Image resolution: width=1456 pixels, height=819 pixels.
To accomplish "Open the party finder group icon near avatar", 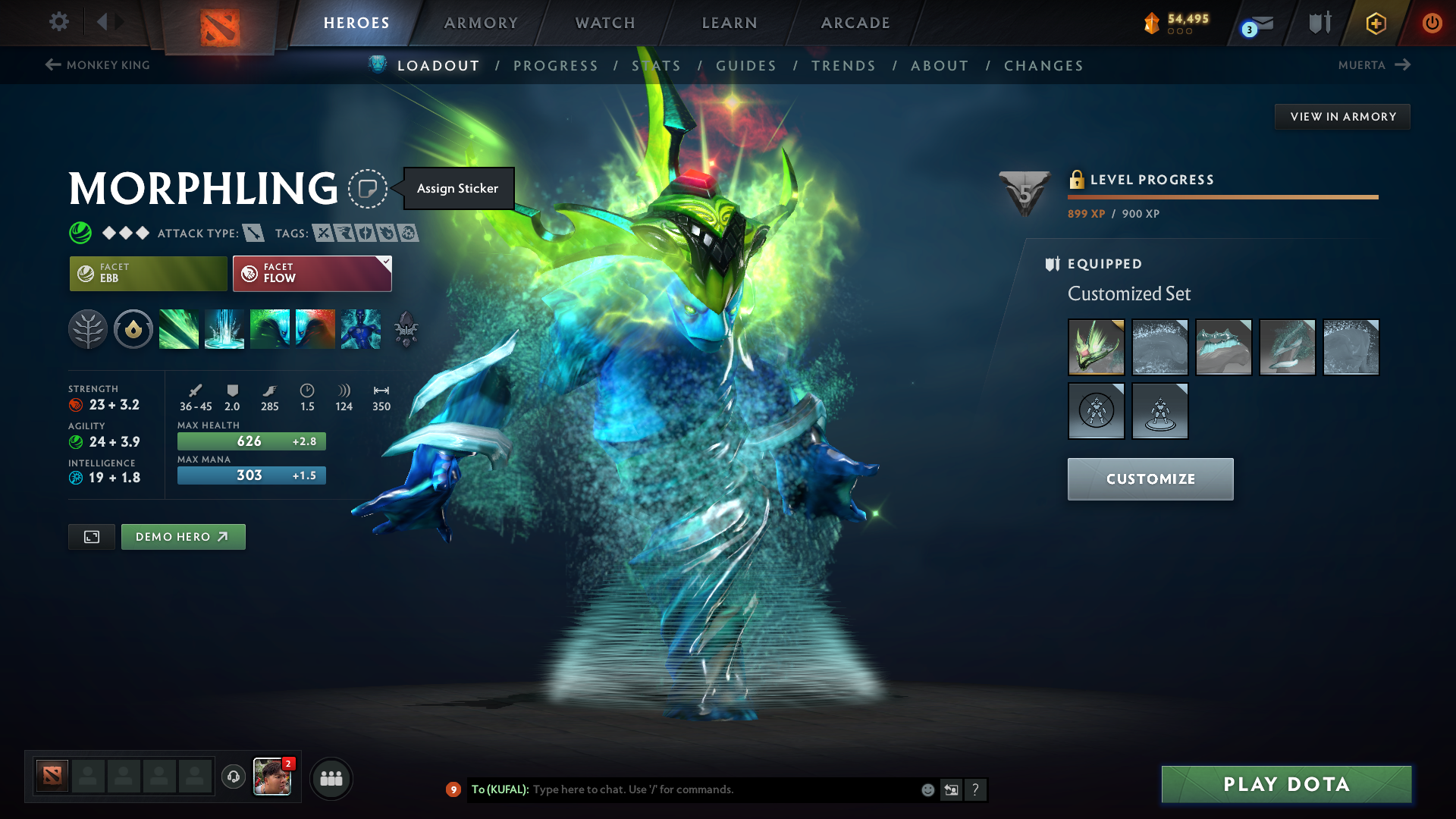I will (x=331, y=778).
